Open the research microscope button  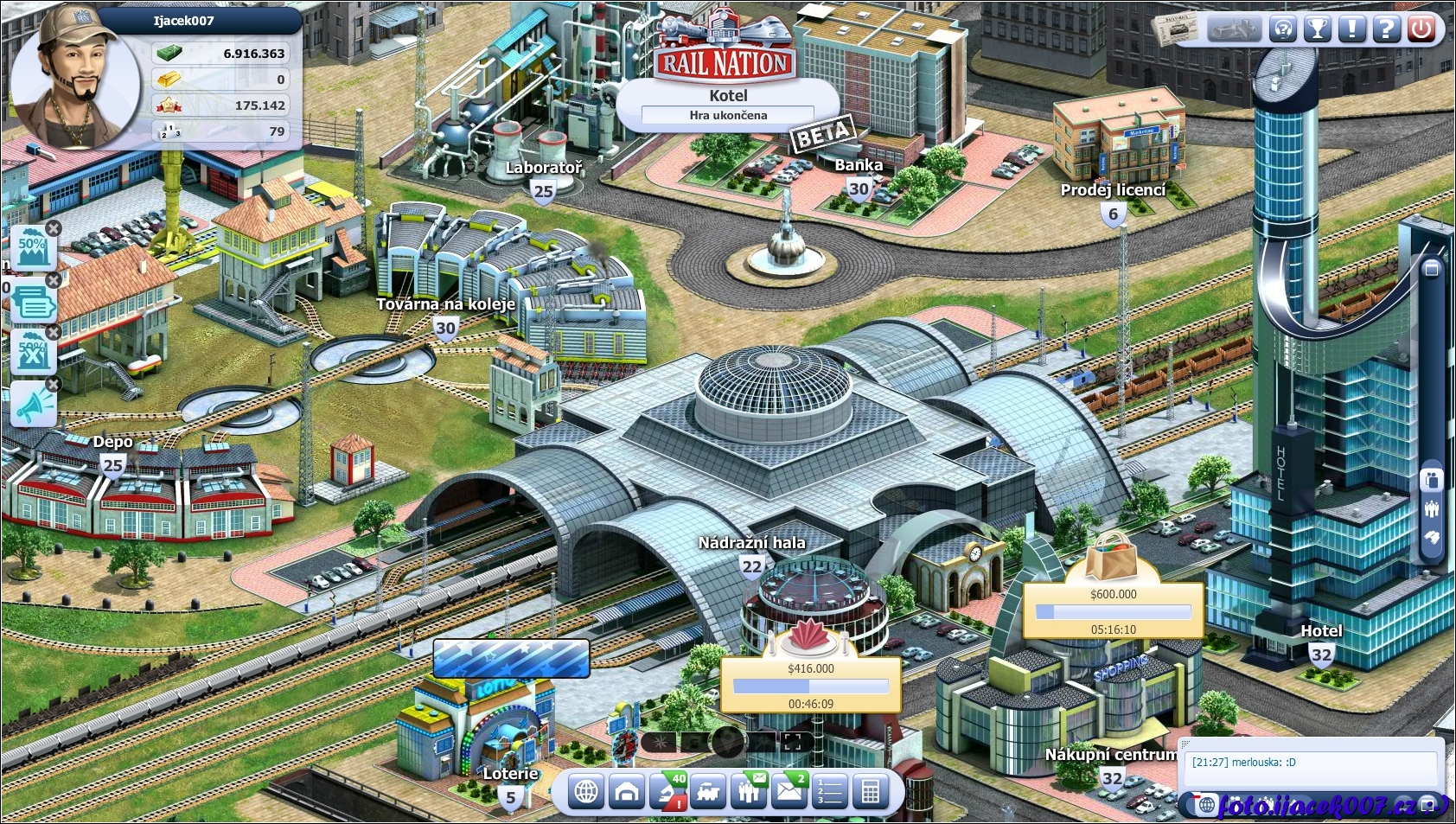pyautogui.click(x=667, y=791)
